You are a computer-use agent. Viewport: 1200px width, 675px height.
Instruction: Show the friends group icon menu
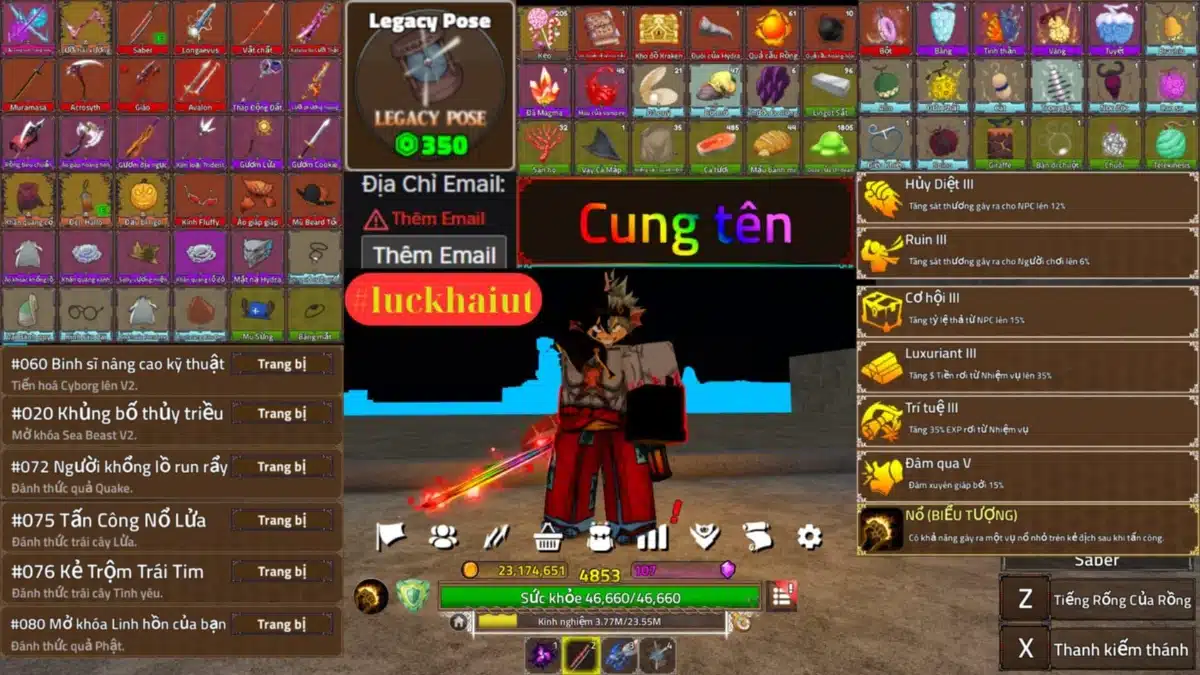(443, 537)
